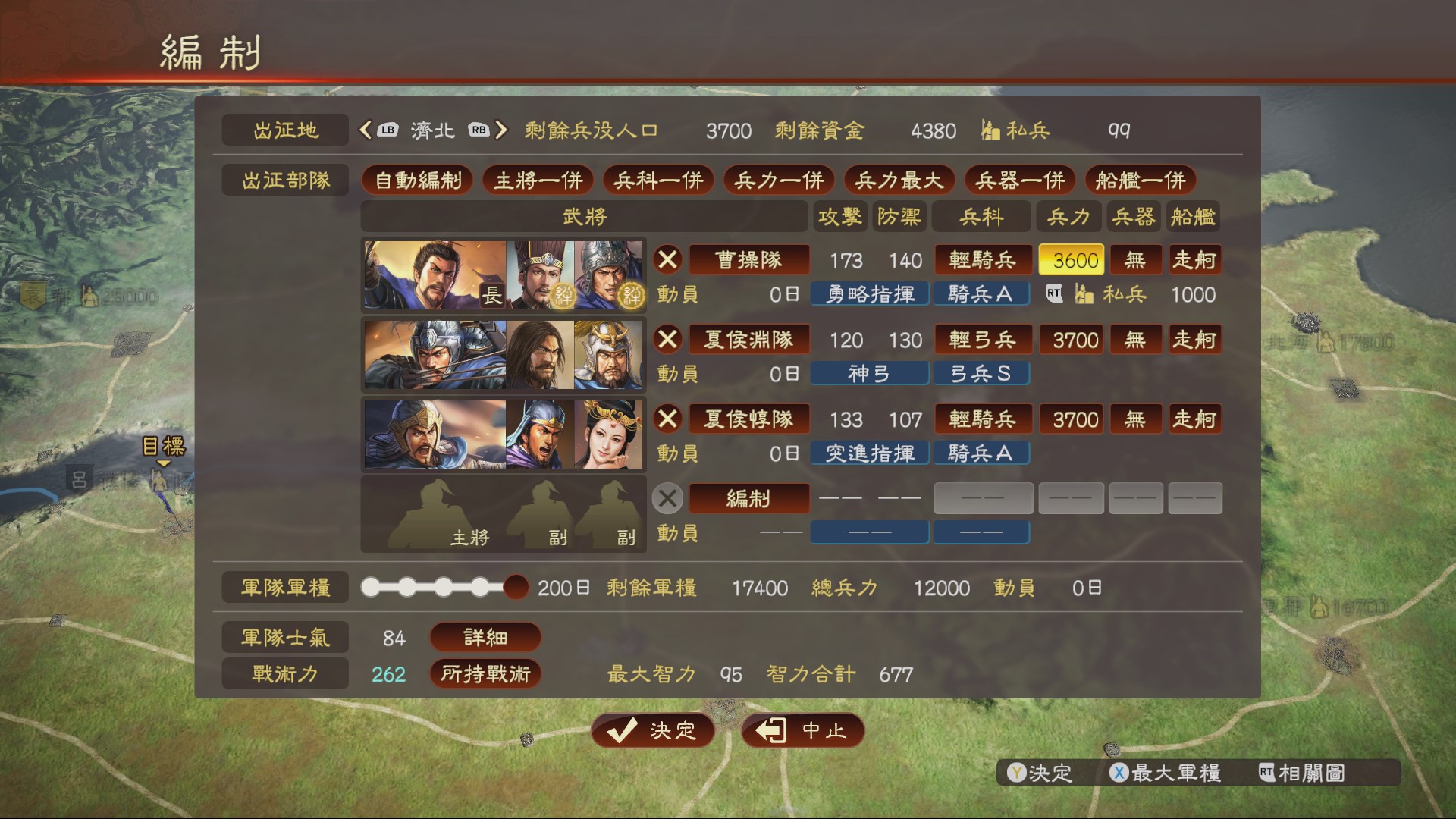
Task: Open the highlighted 3600 troop count field
Action: coord(1071,259)
